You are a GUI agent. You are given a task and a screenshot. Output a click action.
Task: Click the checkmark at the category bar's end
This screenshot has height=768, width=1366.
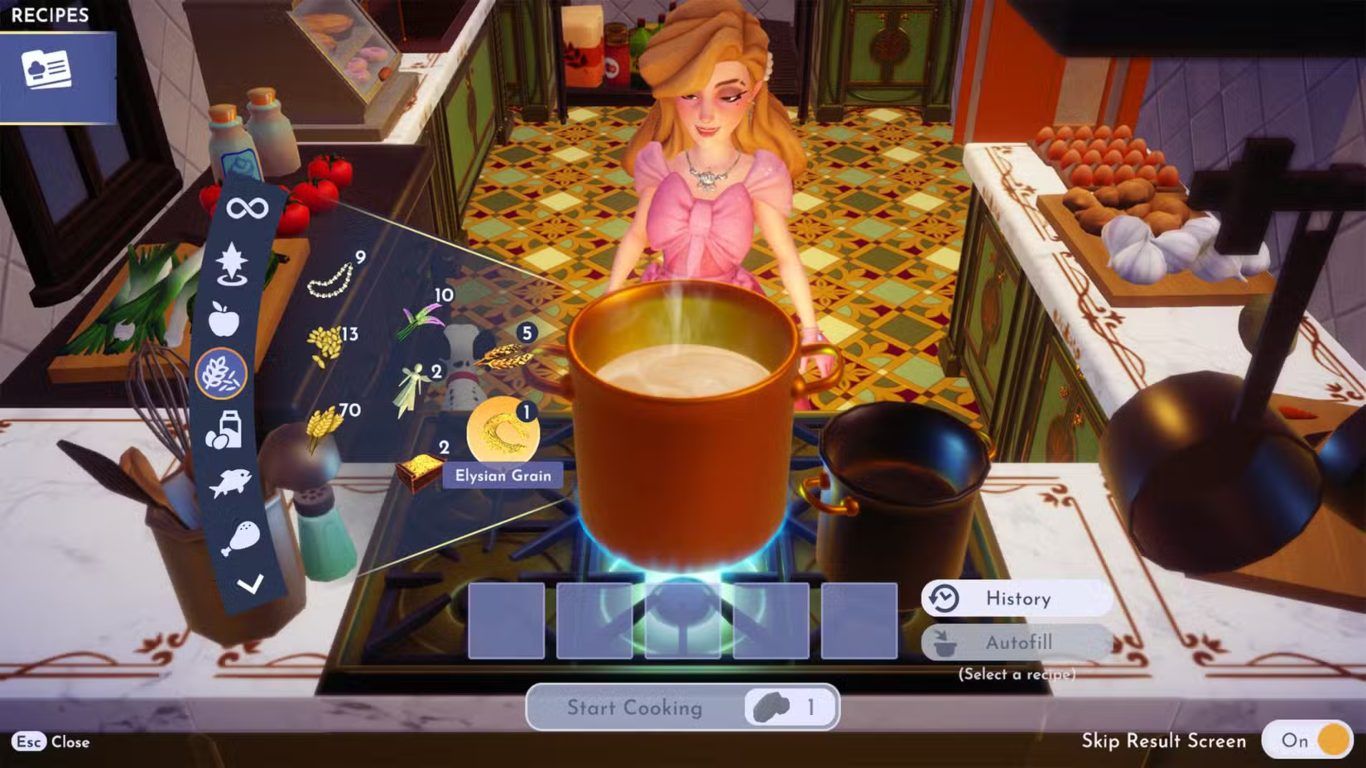pos(250,584)
